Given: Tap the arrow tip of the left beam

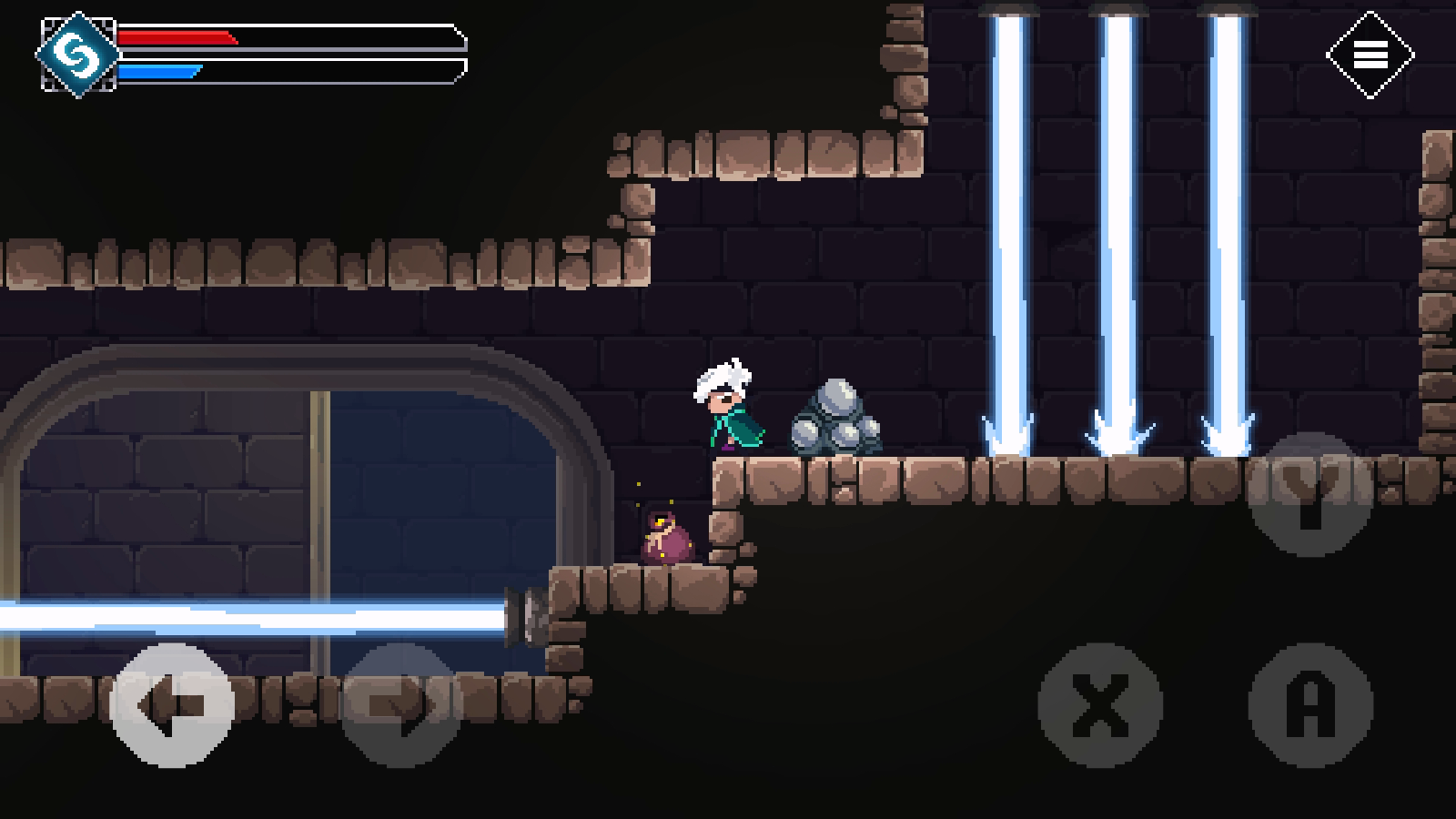Looking at the screenshot, I should [1008, 437].
